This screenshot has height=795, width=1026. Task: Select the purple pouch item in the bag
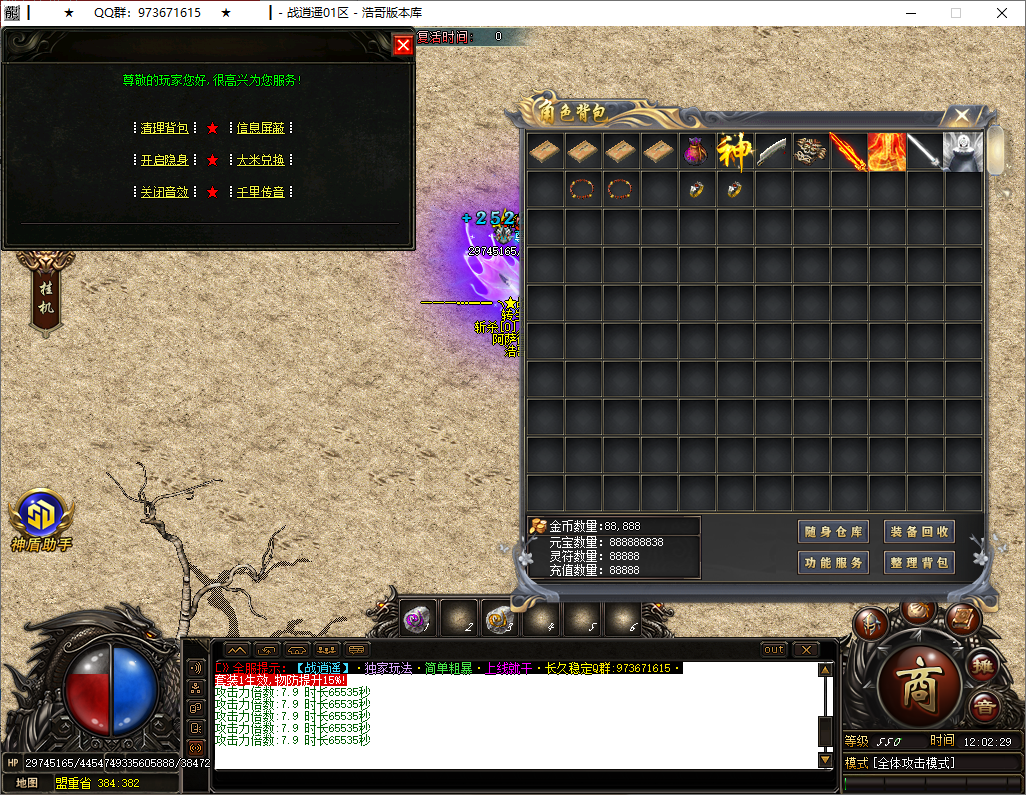pyautogui.click(x=696, y=152)
